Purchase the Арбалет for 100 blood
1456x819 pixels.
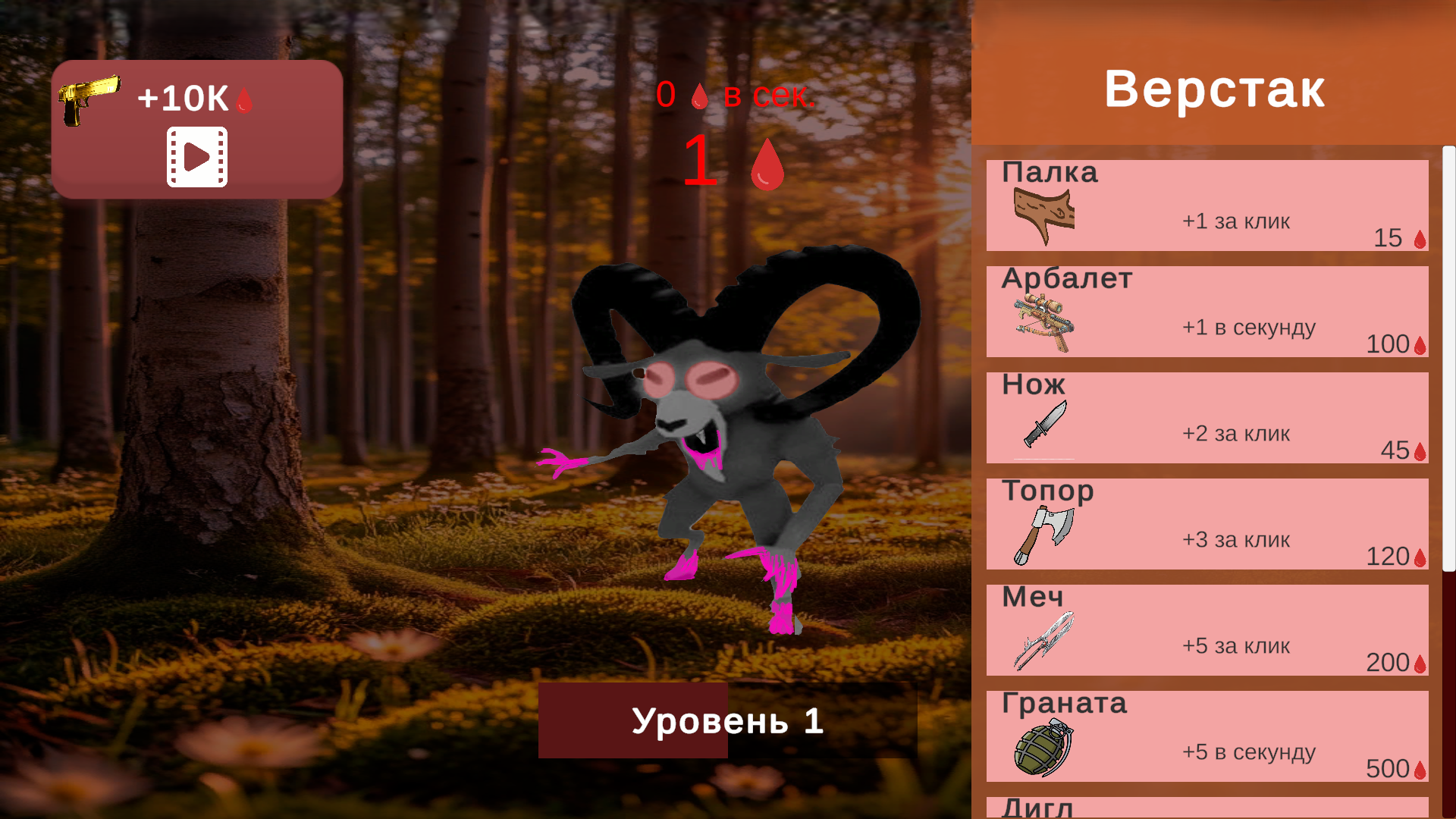pos(1206,311)
